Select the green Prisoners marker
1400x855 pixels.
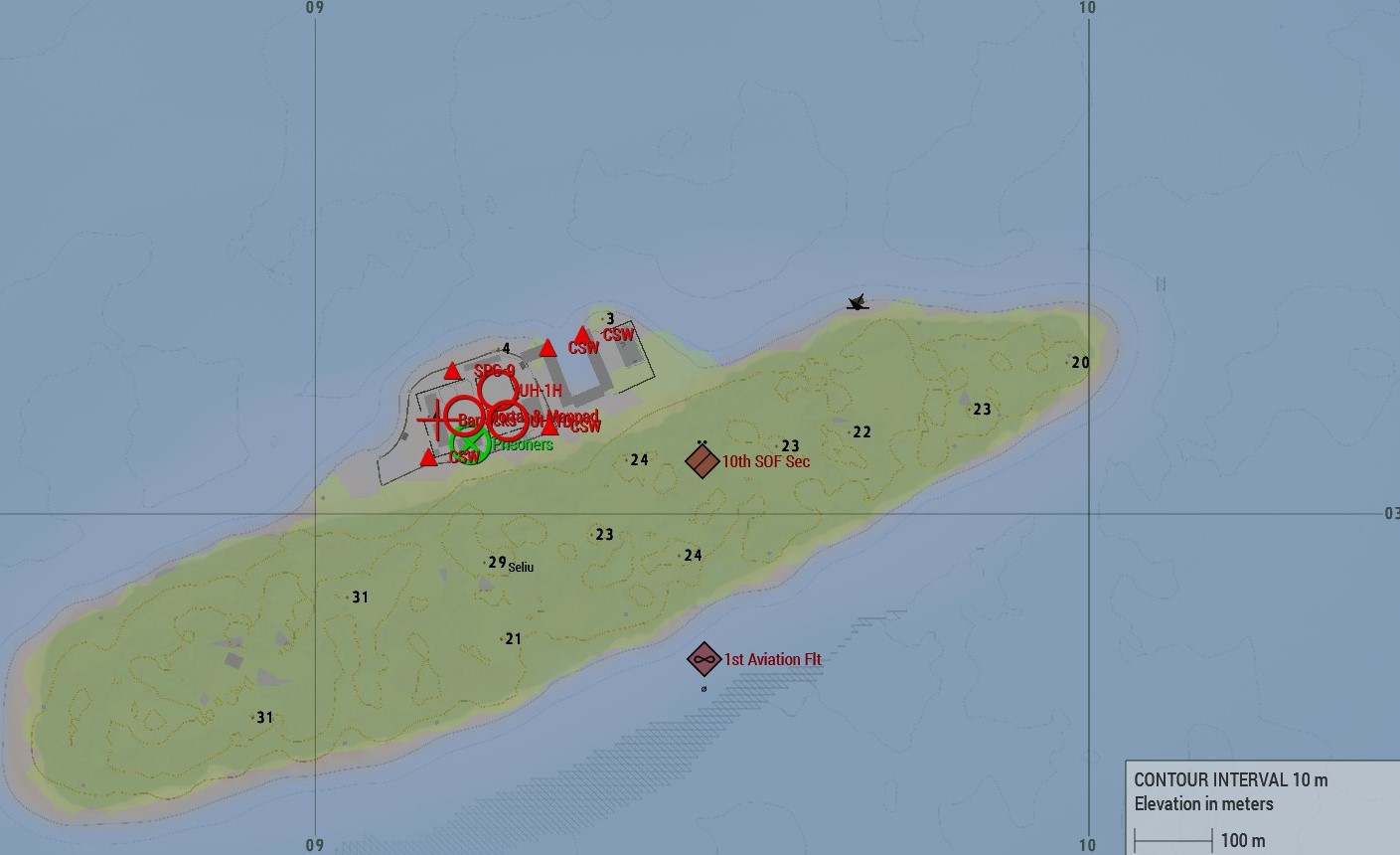tap(471, 442)
